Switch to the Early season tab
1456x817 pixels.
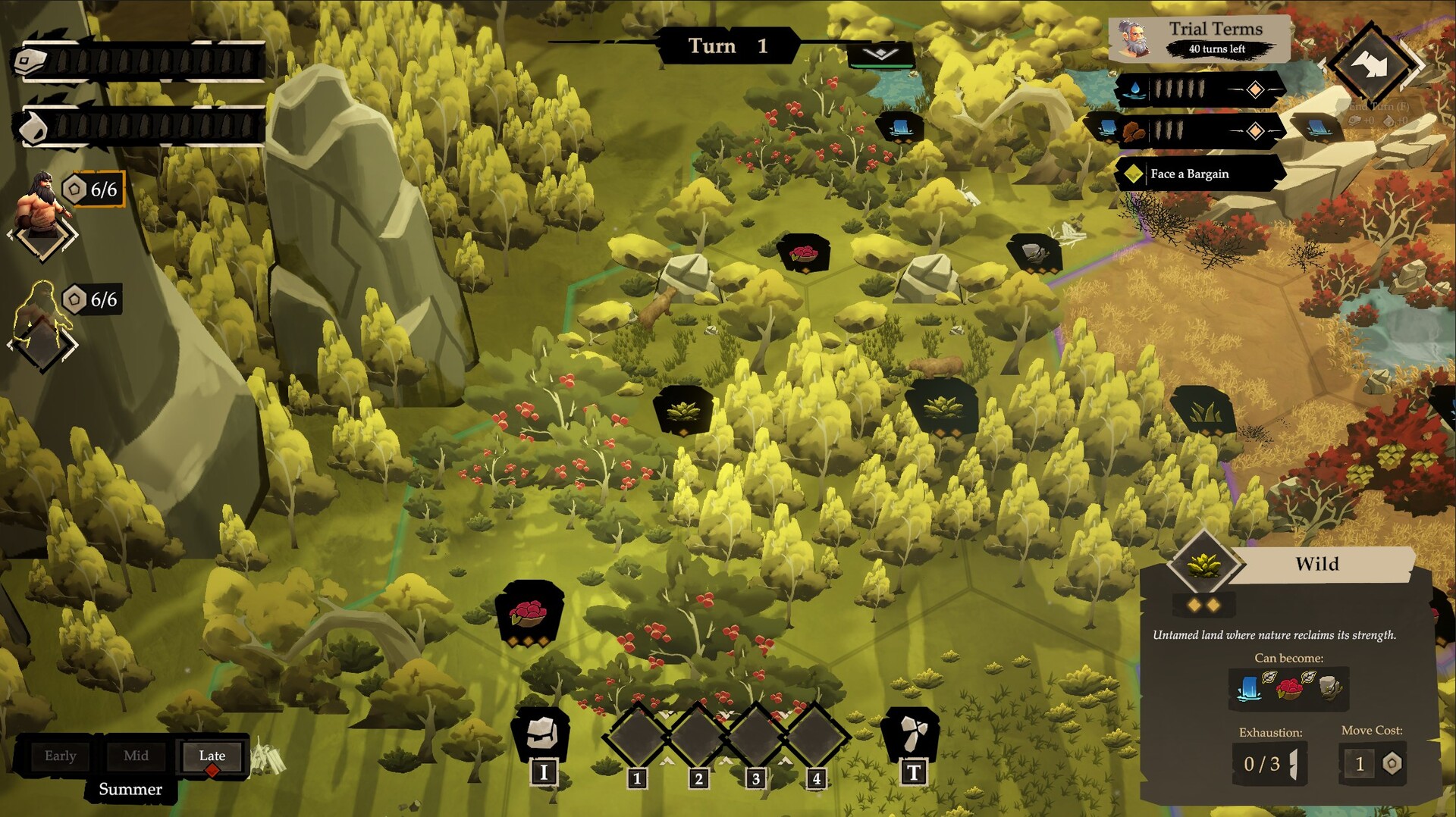click(x=61, y=756)
